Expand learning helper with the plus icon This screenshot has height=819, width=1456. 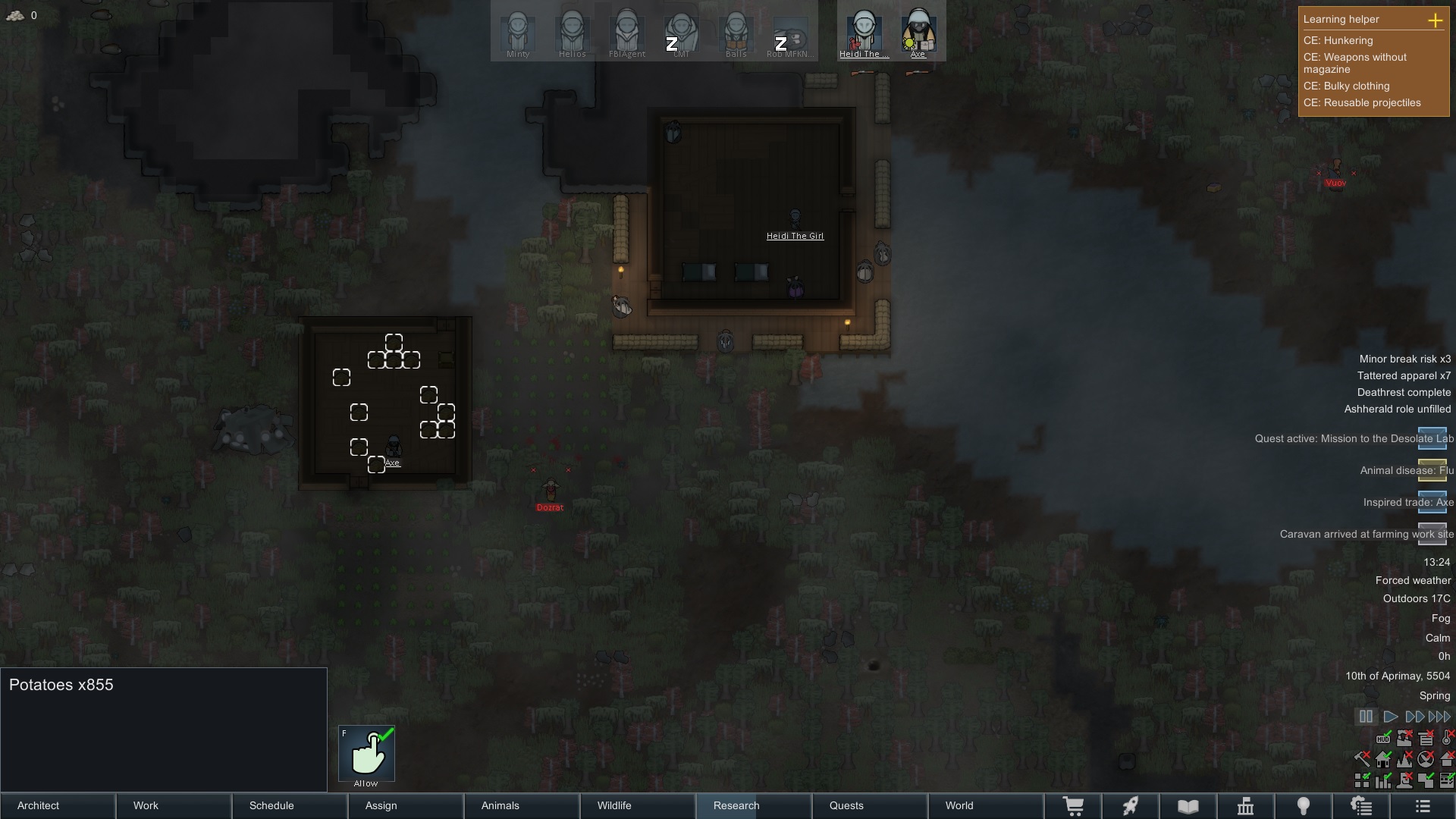[1435, 20]
